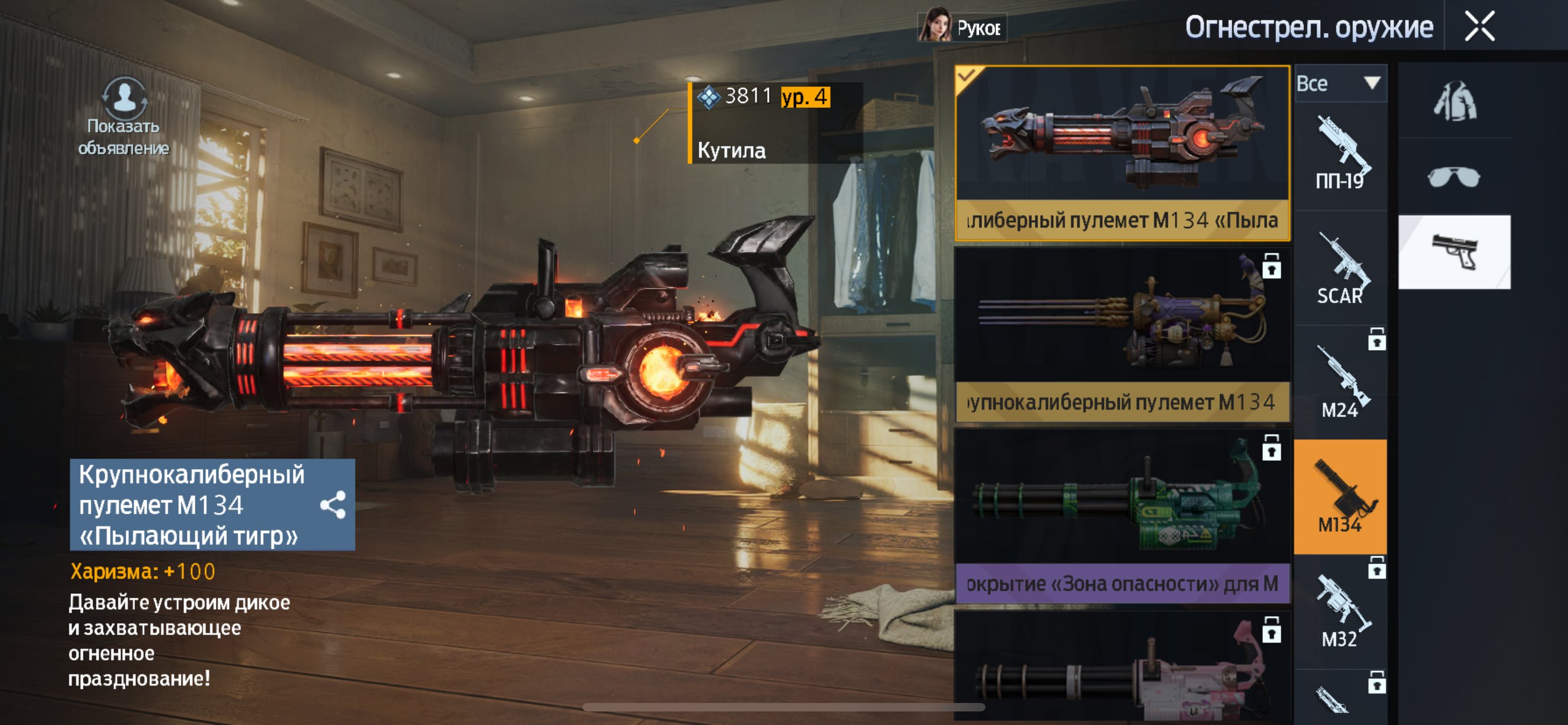Share the Flaming Tiger weapon skin
The height and width of the screenshot is (725, 1568).
[333, 505]
